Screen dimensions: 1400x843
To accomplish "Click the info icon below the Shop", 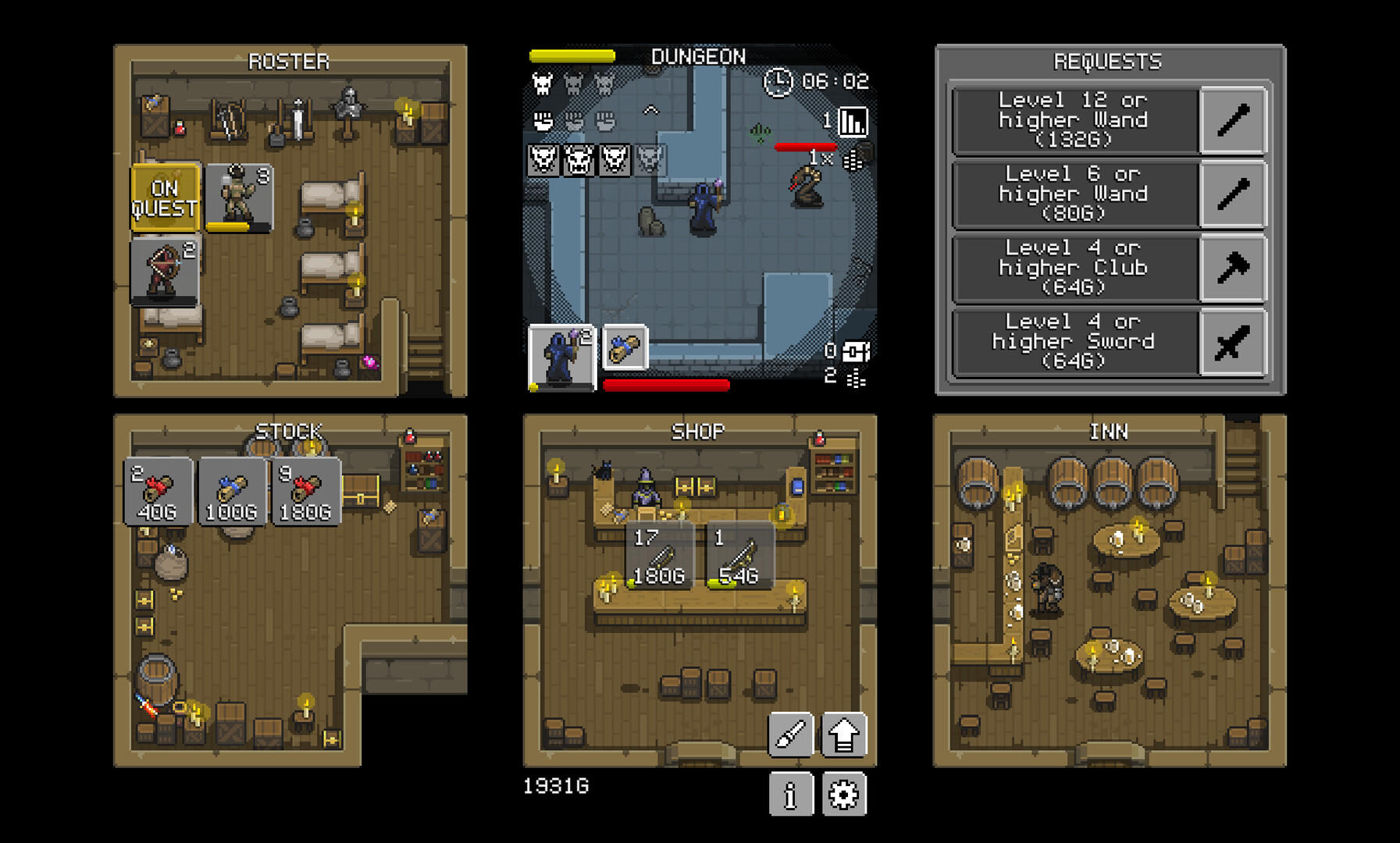I will [x=791, y=795].
